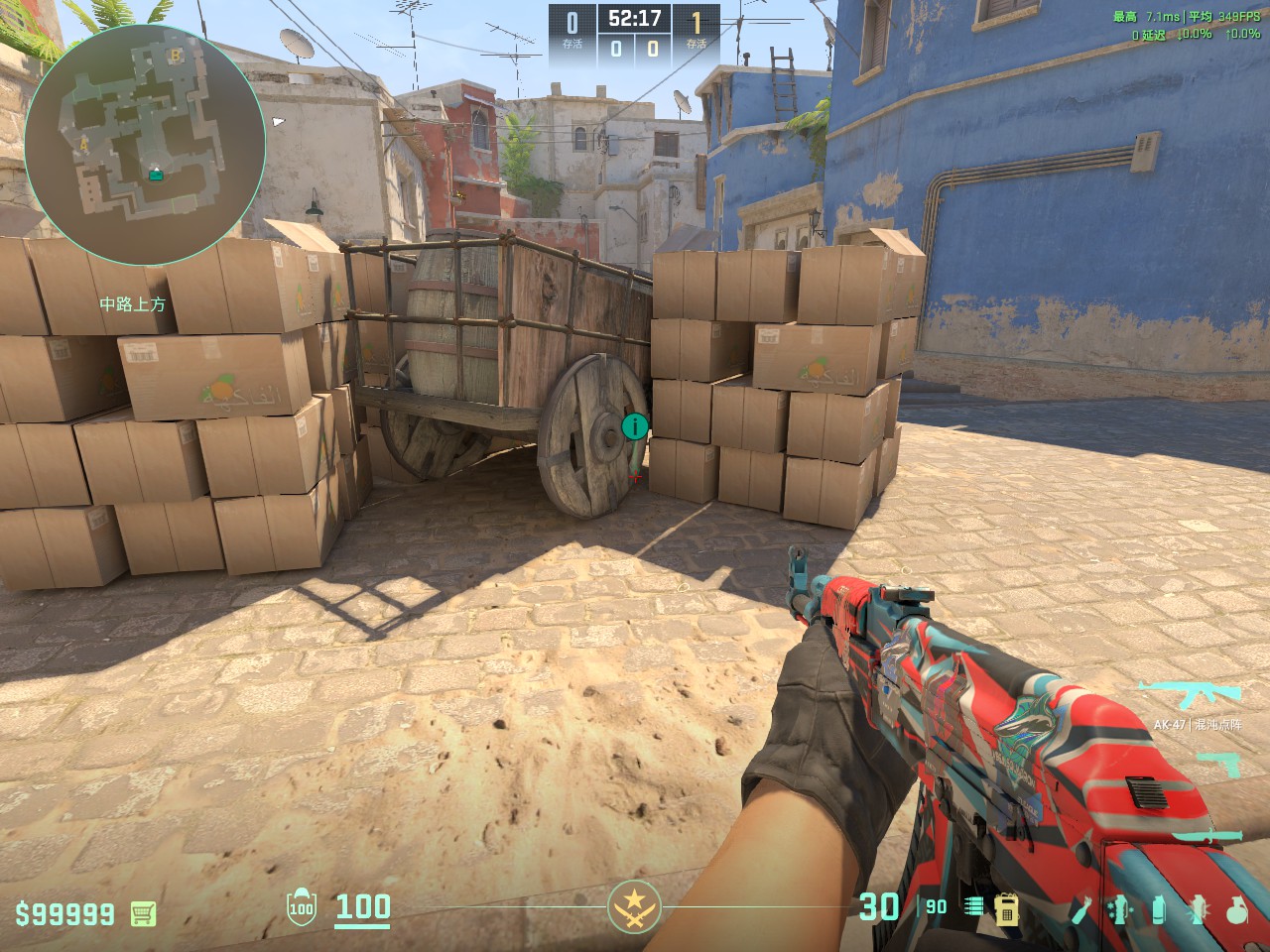This screenshot has height=952, width=1270.
Task: Pick the smoke grenade icon
Action: (x=1158, y=908)
